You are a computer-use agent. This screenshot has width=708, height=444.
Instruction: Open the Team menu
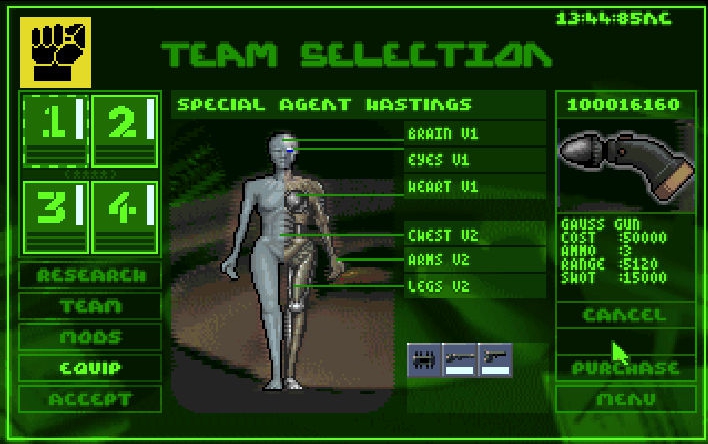click(x=90, y=306)
